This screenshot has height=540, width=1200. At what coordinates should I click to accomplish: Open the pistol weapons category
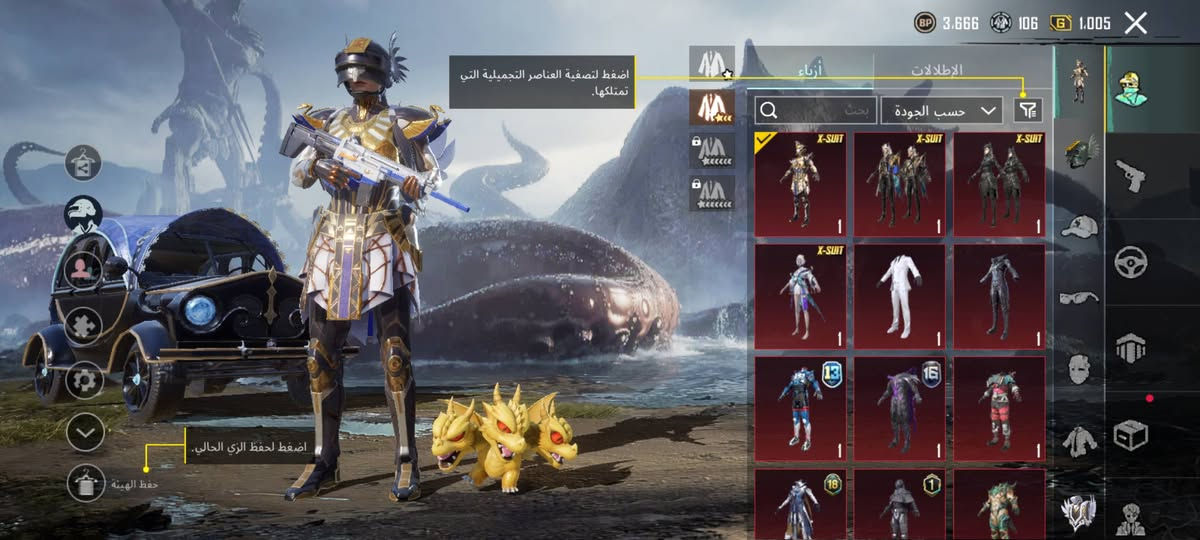pyautogui.click(x=1130, y=175)
